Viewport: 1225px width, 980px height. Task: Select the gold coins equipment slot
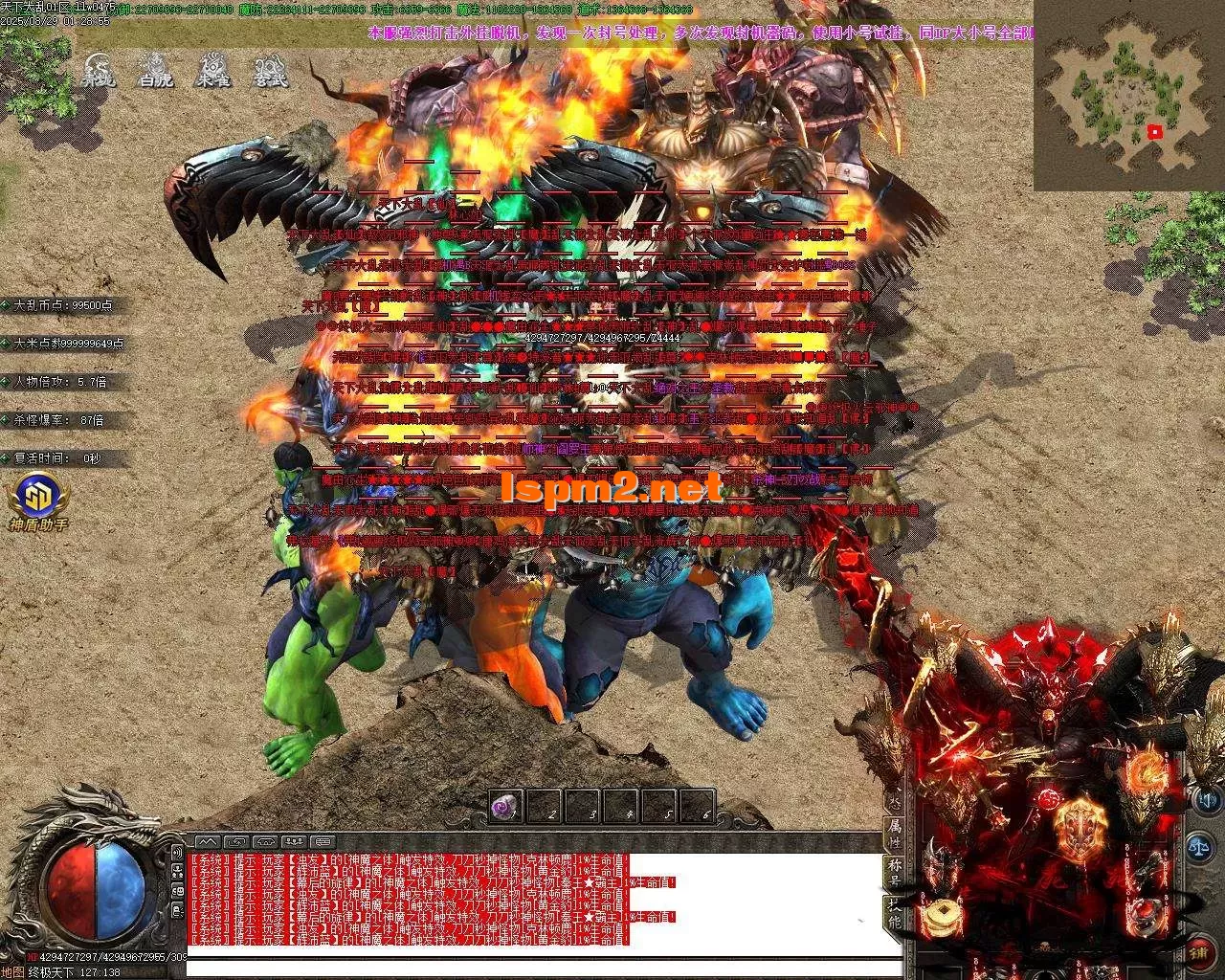(944, 916)
